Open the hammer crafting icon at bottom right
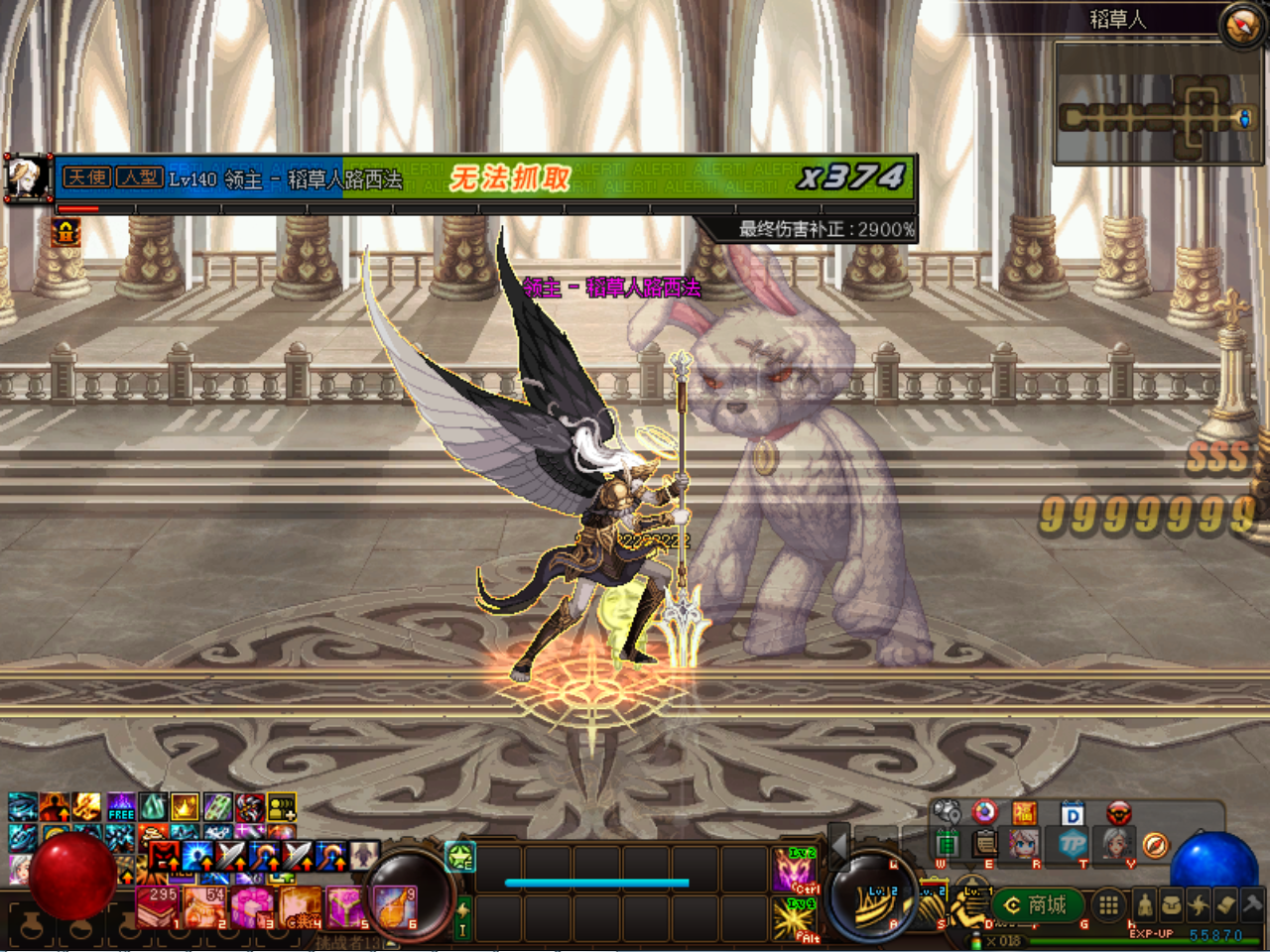 (x=1252, y=905)
